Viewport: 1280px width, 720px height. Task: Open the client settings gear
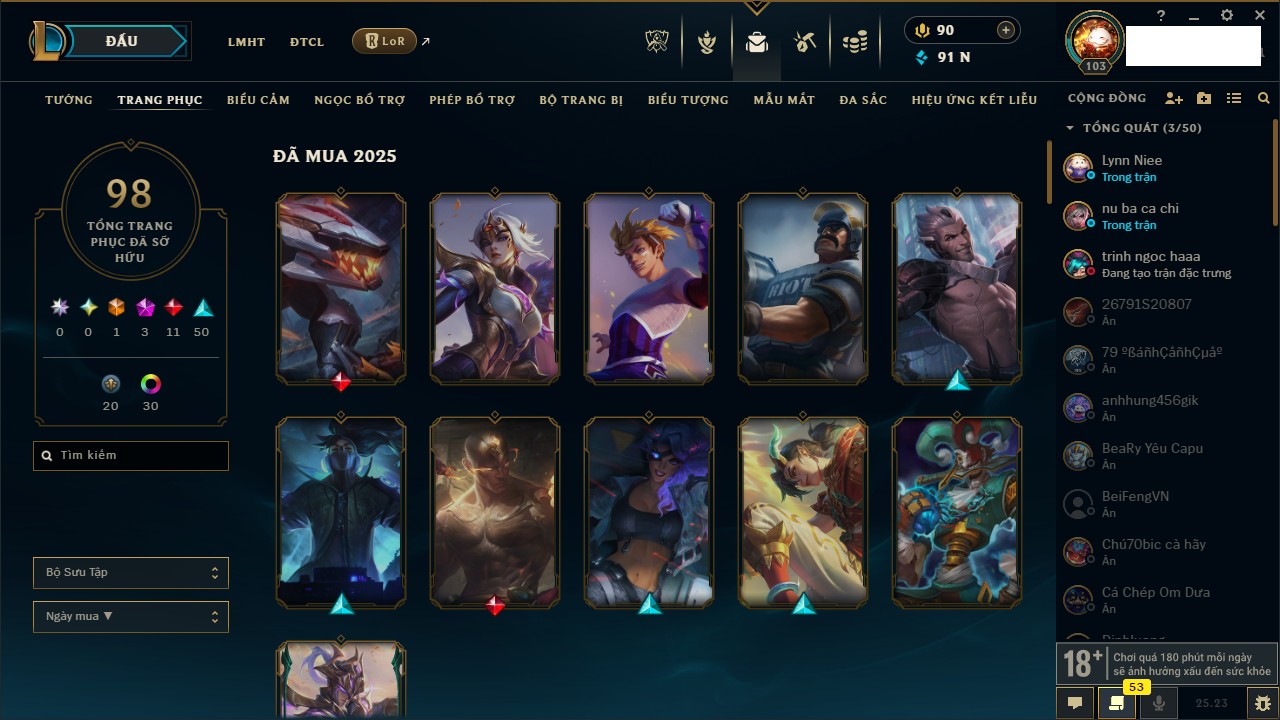point(1227,15)
